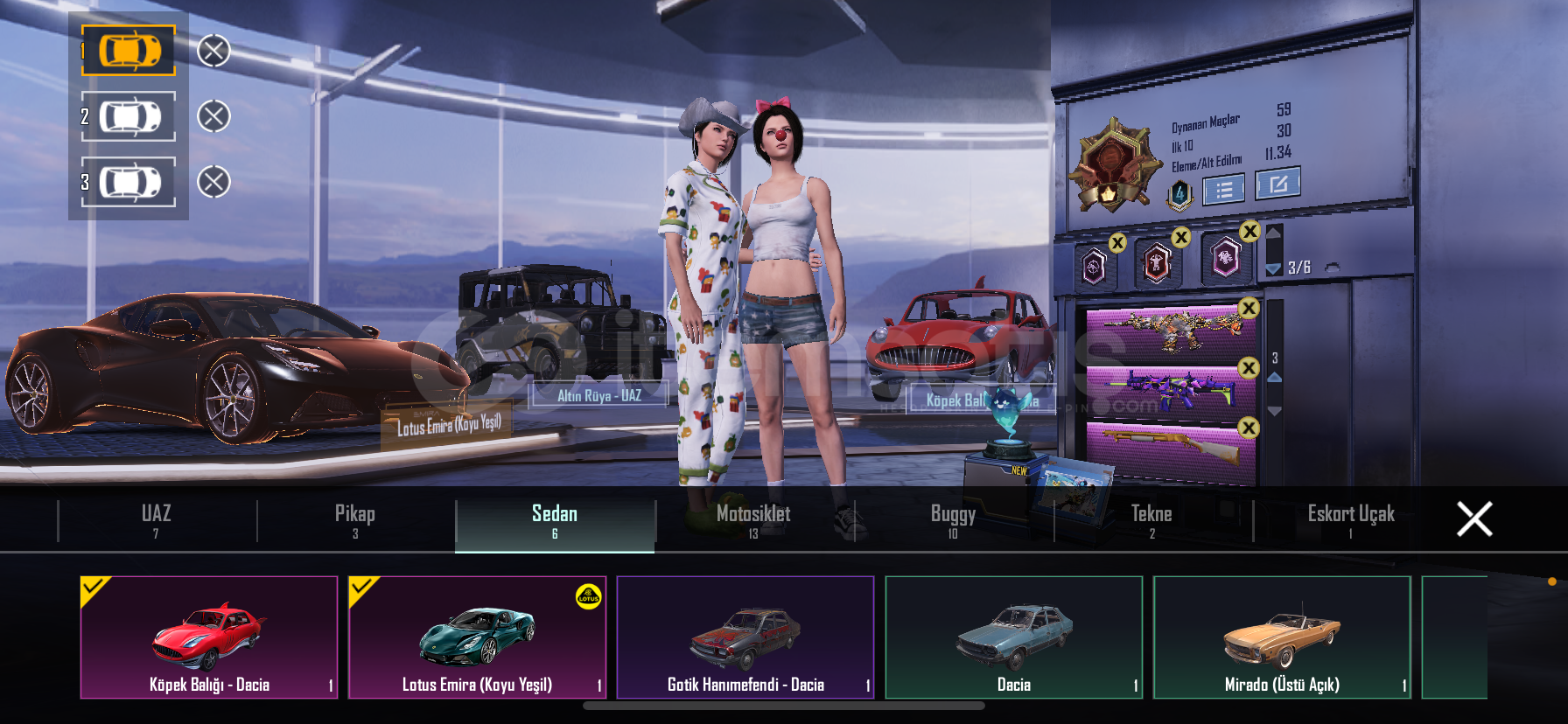Select the Sedan tab
Viewport: 1568px width, 724px height.
click(555, 520)
